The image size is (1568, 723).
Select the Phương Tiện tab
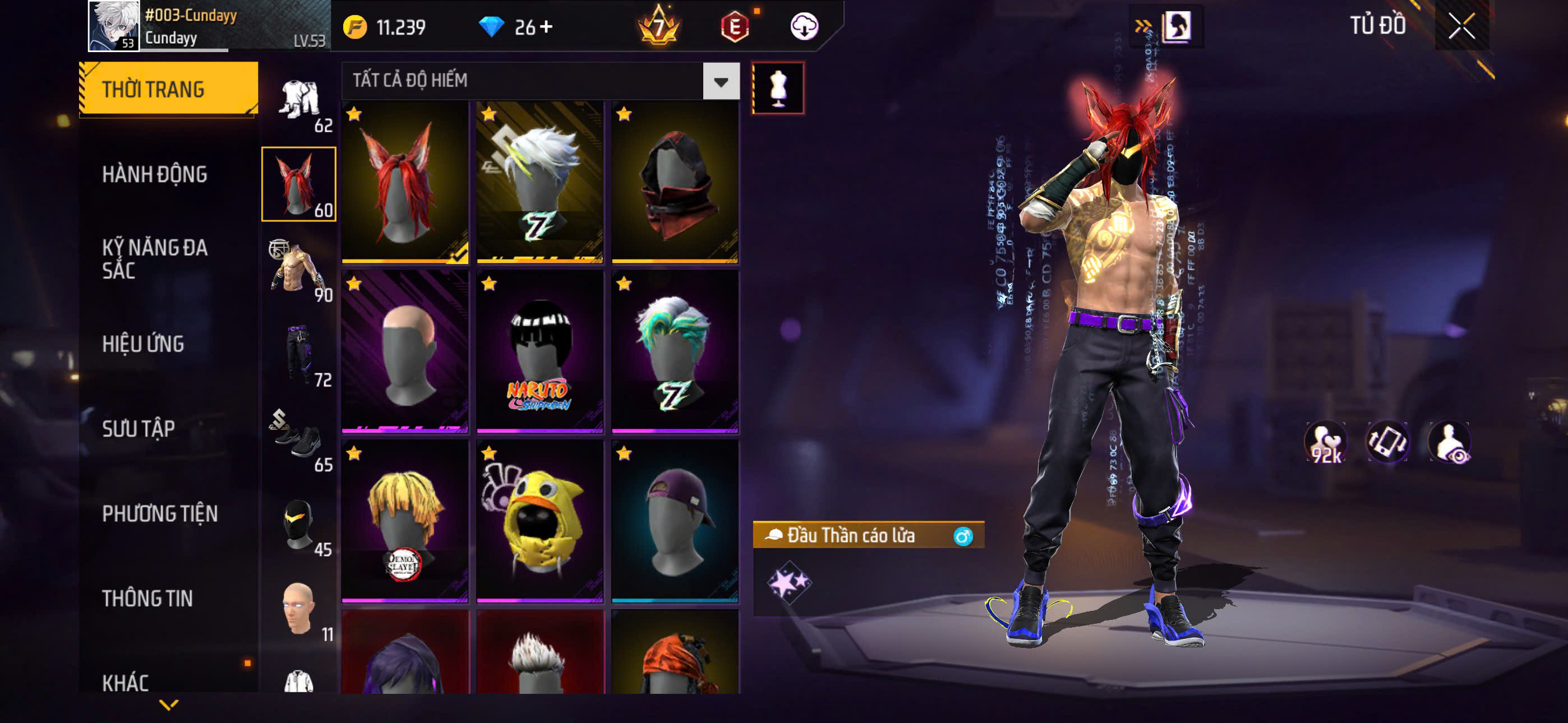click(159, 513)
